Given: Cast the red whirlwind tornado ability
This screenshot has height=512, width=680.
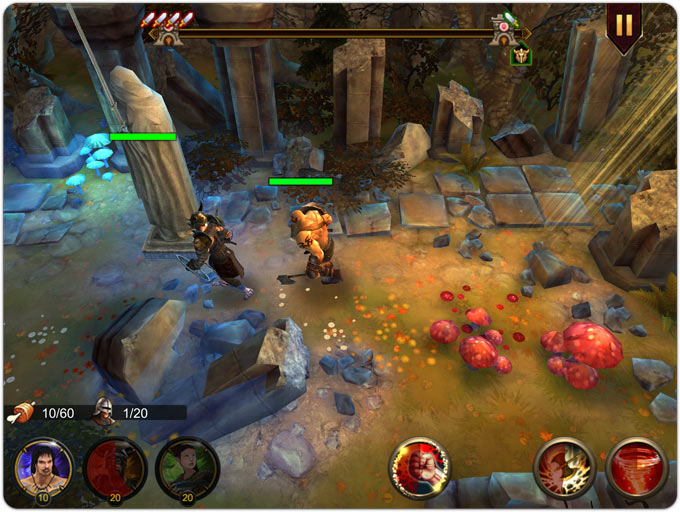Looking at the screenshot, I should coord(637,468).
